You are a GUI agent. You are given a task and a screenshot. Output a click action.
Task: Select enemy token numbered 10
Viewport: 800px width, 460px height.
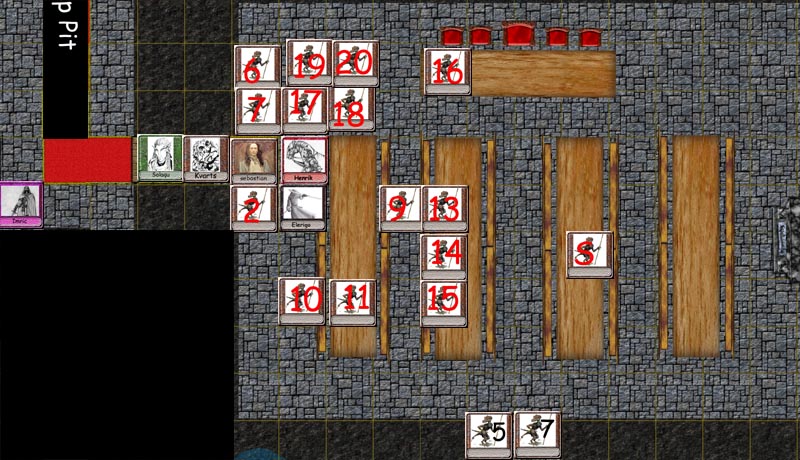(303, 300)
